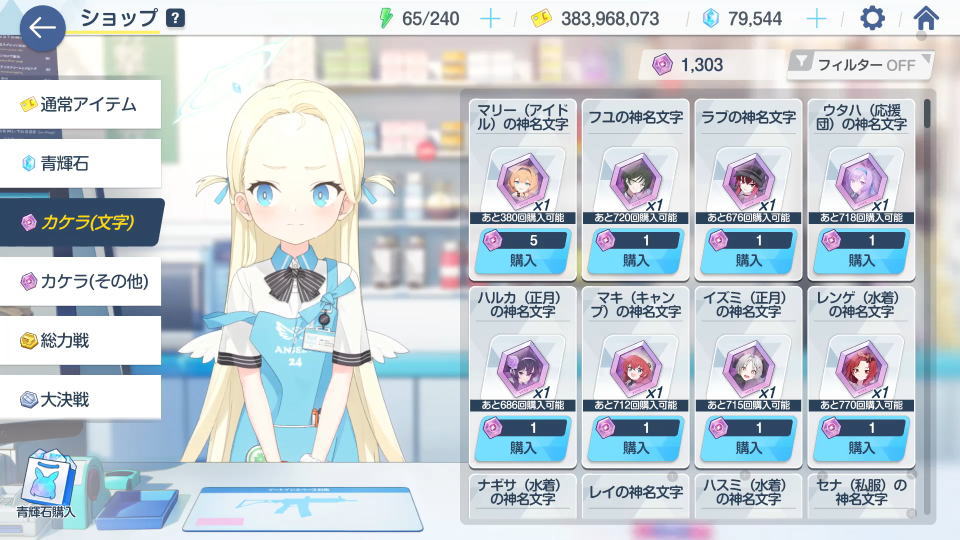Open 青輝石購入 purchase shortcut
960x540 pixels.
(x=44, y=484)
